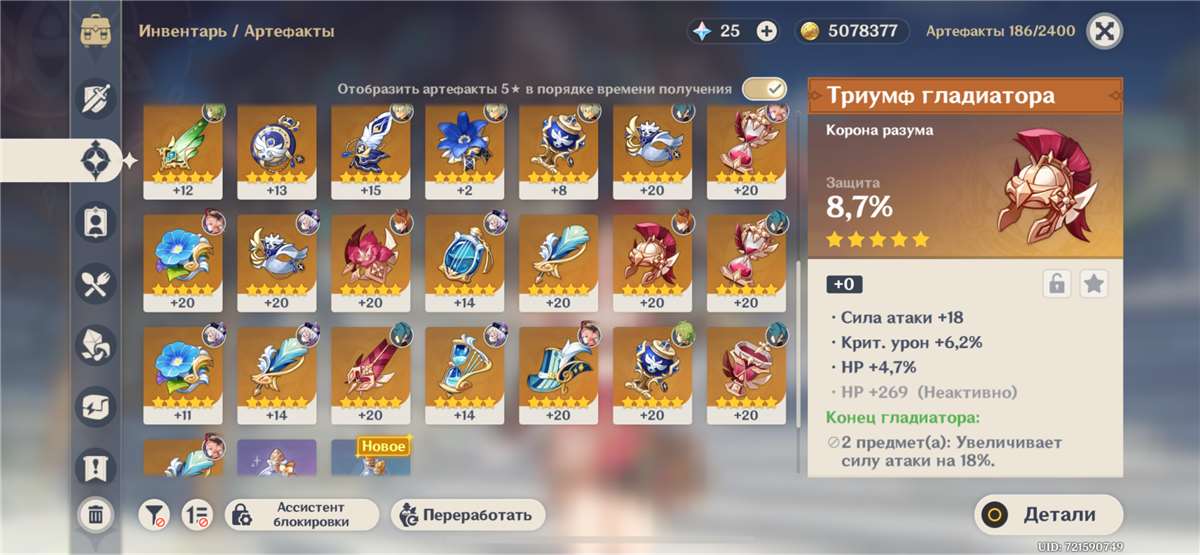Select the artifact marked Новое
The width and height of the screenshot is (1200, 555).
coord(369,458)
